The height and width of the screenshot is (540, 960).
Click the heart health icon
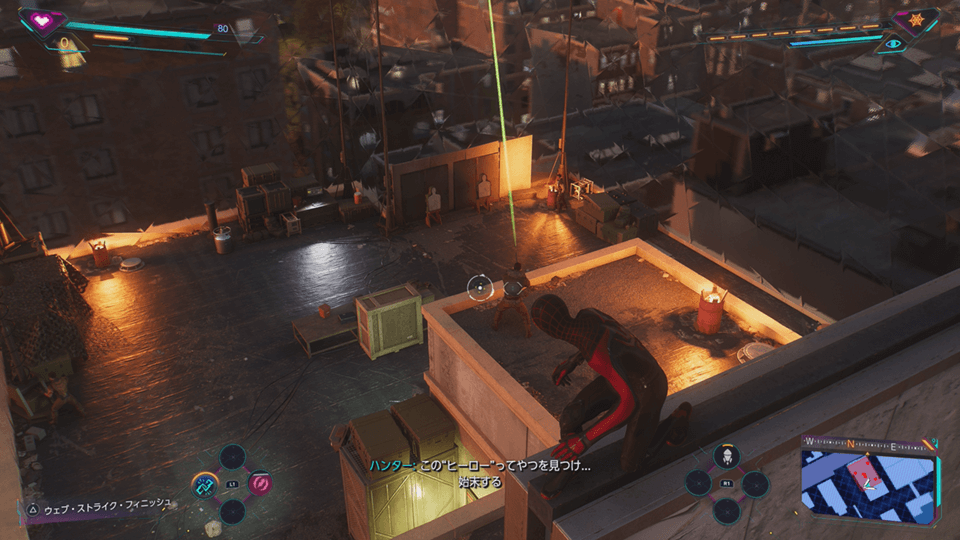(42, 20)
